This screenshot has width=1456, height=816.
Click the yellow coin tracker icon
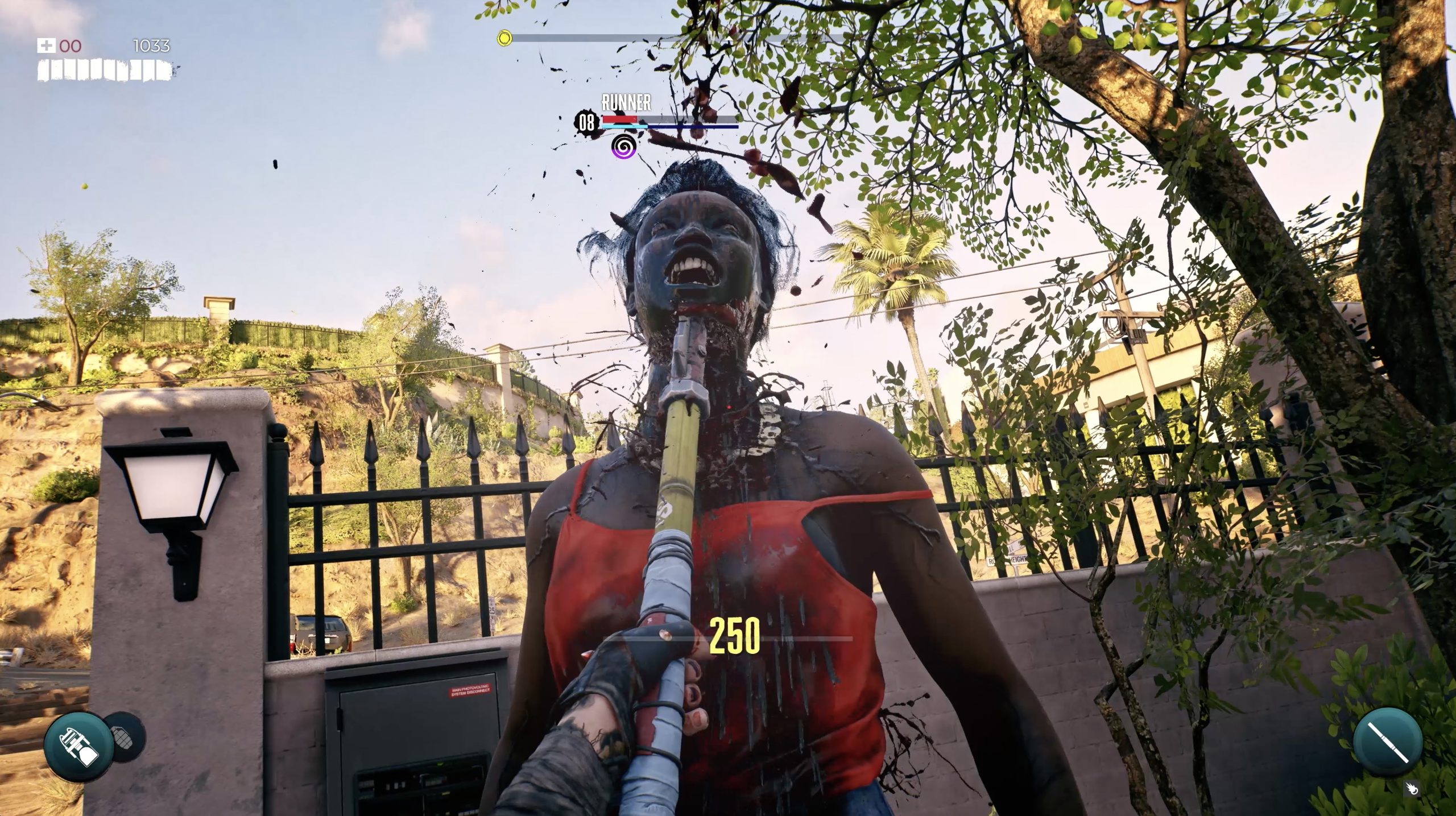pyautogui.click(x=503, y=38)
